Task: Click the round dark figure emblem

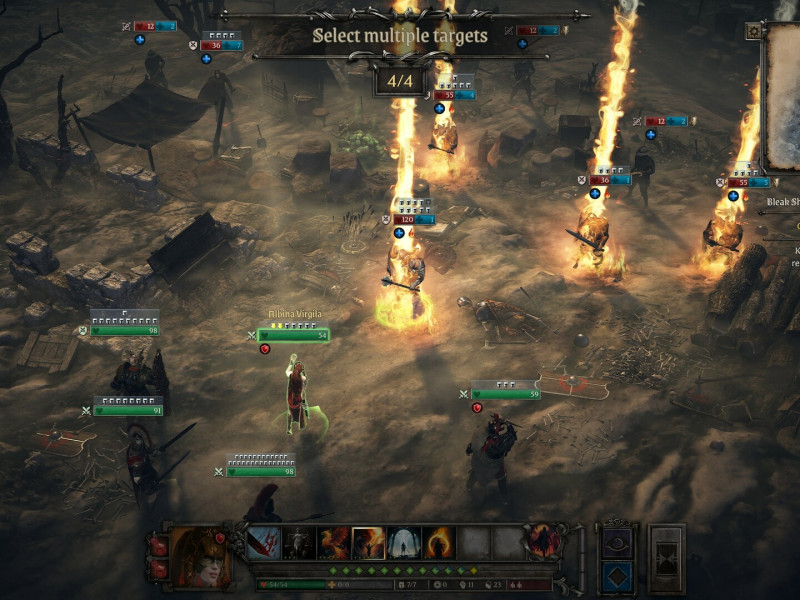Action: click(544, 542)
